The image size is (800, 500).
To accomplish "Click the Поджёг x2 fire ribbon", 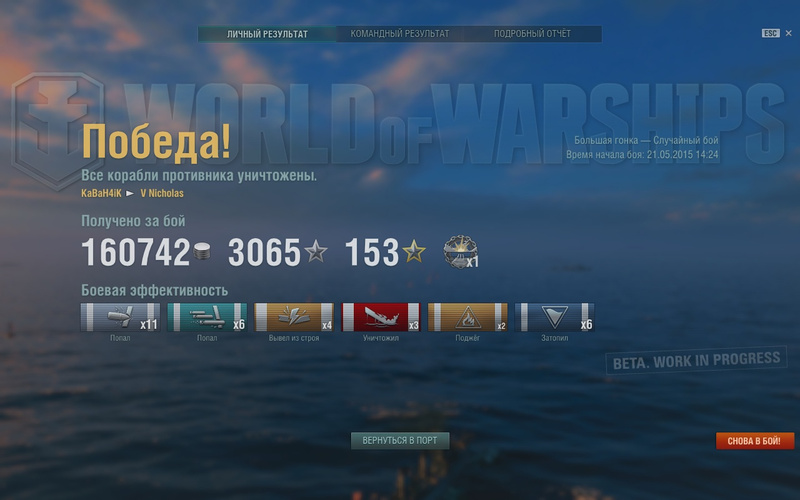I will tap(467, 318).
